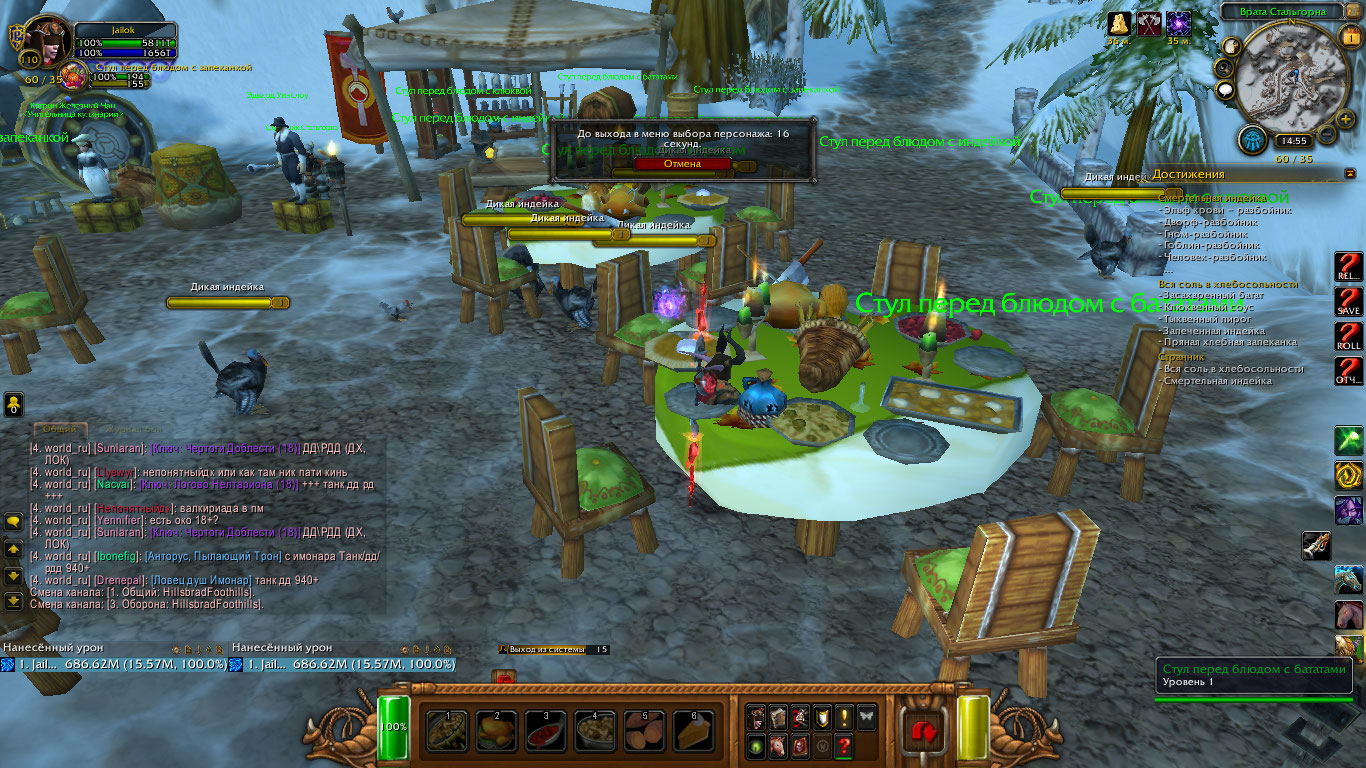Select Jailok's player portrait frame
This screenshot has width=1366, height=768.
46,42
